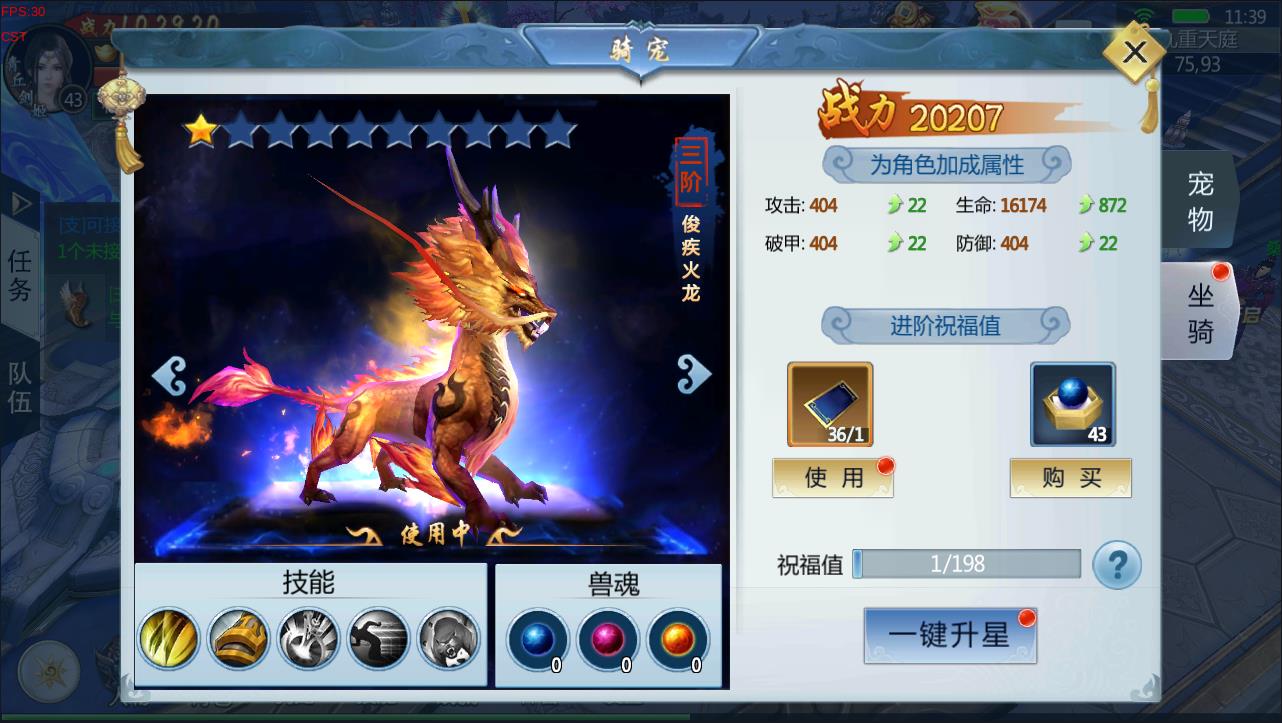Open the golden armor skill under 技能
The height and width of the screenshot is (723, 1282).
[238, 640]
